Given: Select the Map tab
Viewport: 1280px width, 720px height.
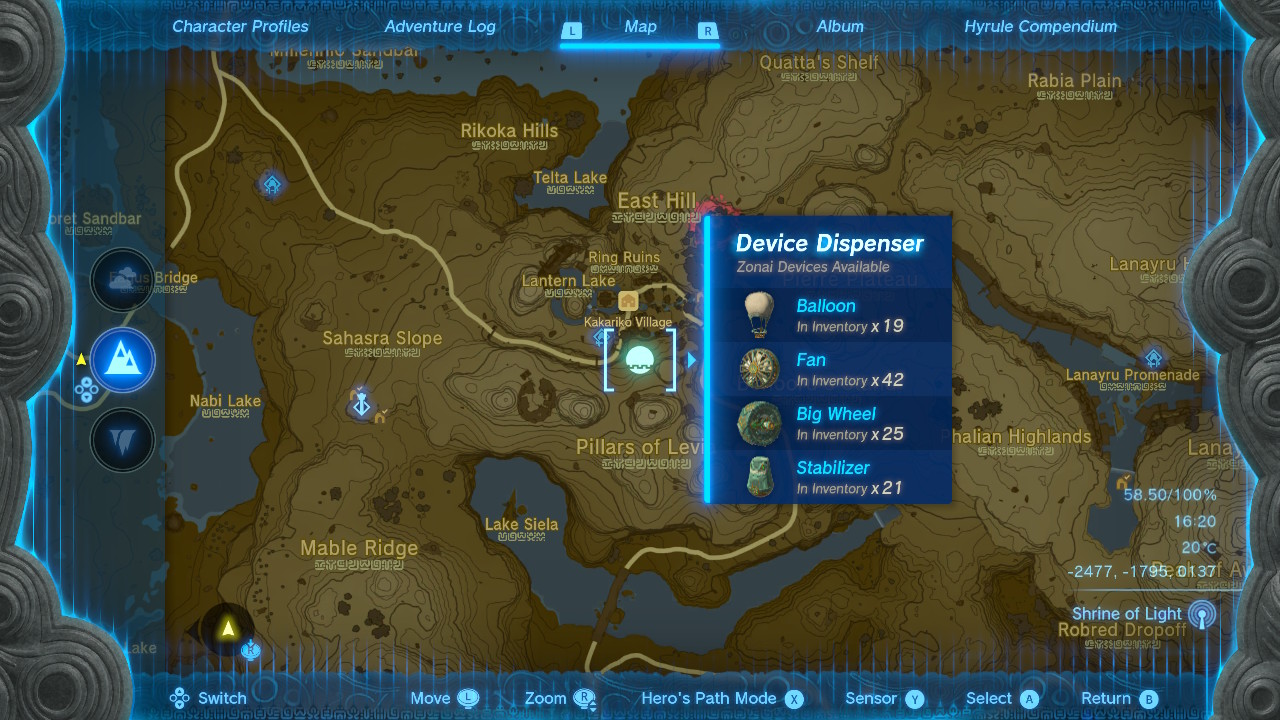Looking at the screenshot, I should (640, 27).
